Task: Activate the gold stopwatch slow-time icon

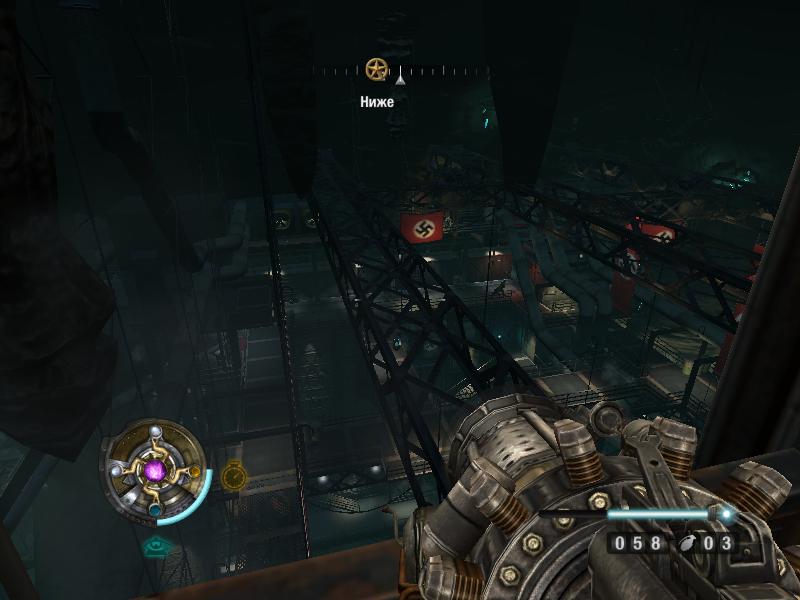Action: [233, 473]
